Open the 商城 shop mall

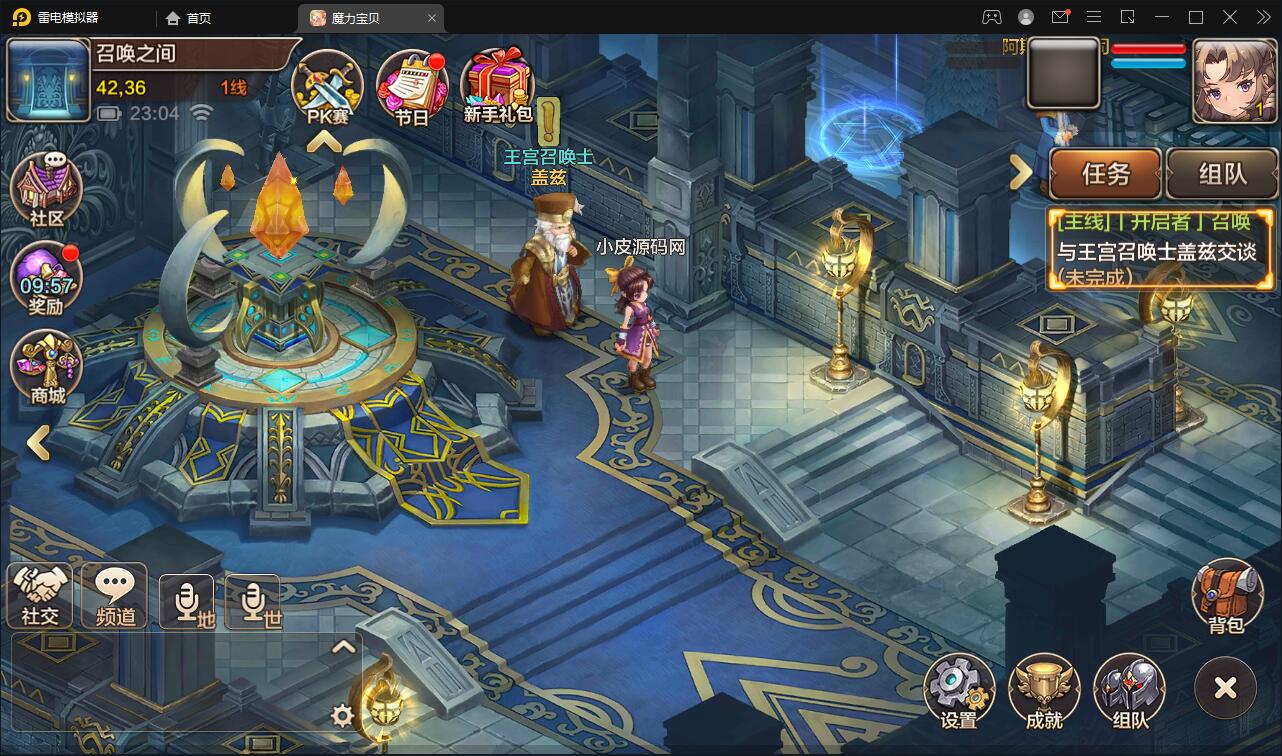tap(44, 366)
